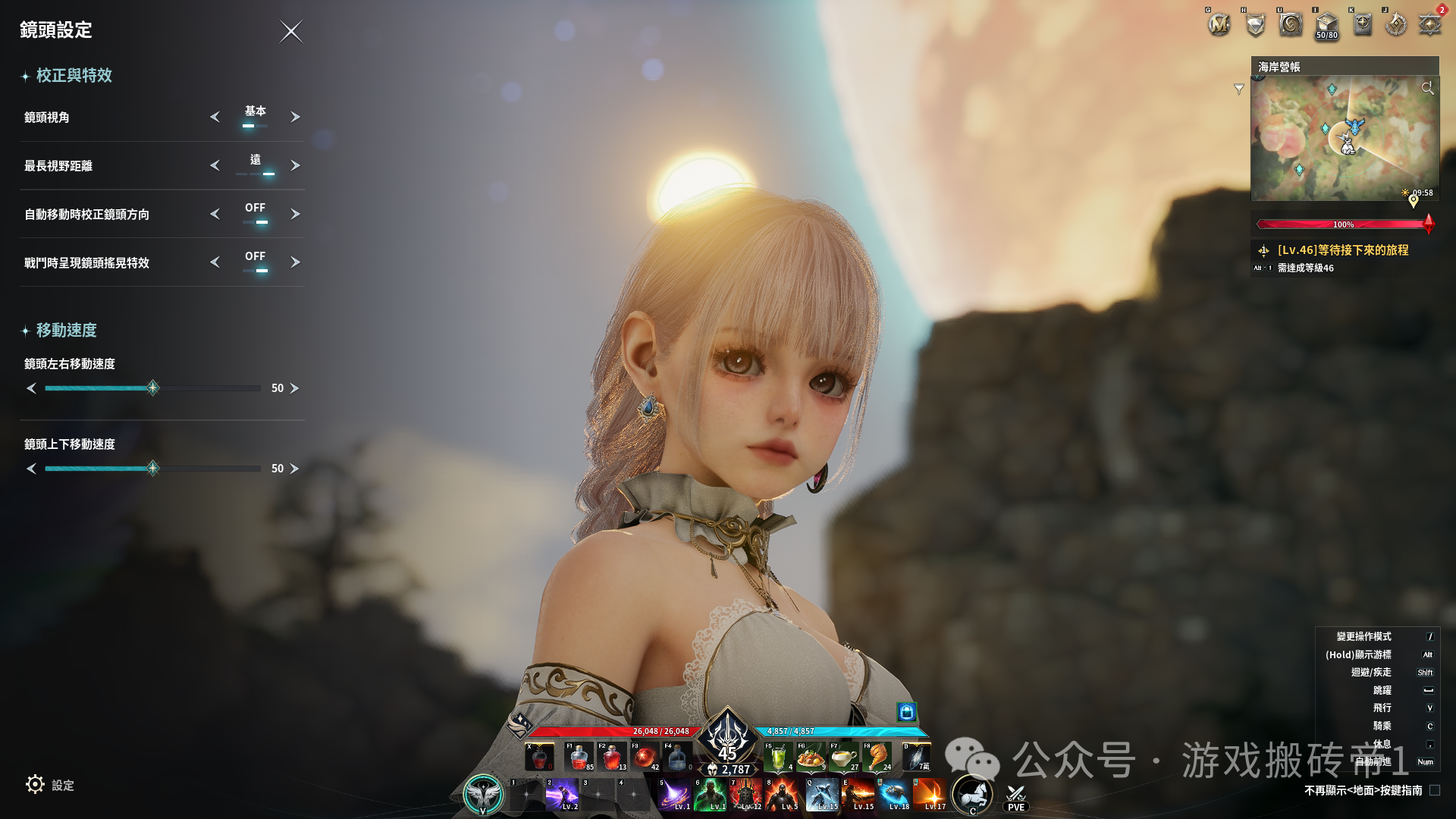This screenshot has height=819, width=1456.
Task: Open the minimap filter funnel
Action: 1239,89
